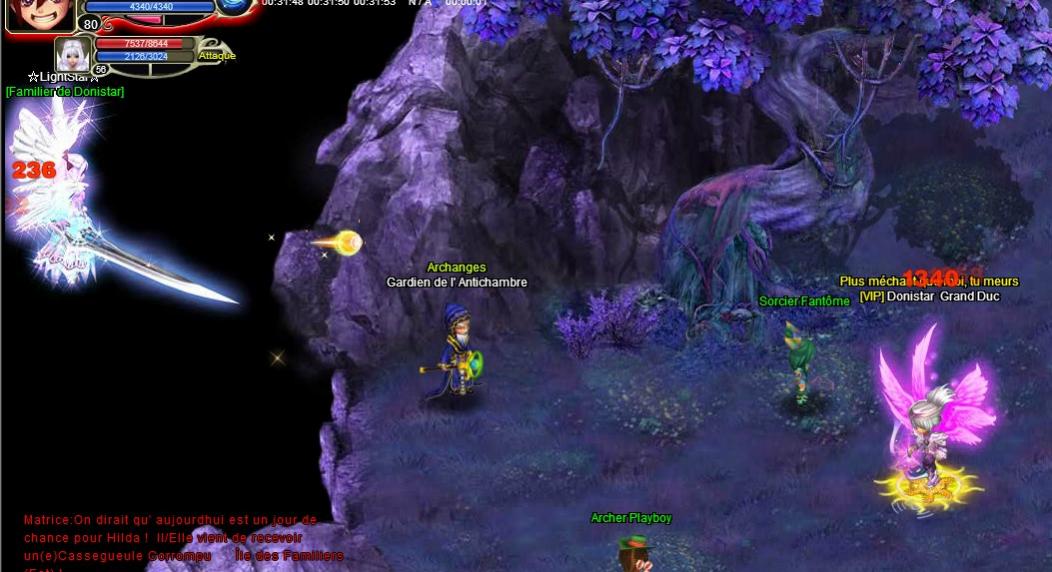Select the white-haired familiar portrait
The height and width of the screenshot is (572, 1052).
(x=72, y=54)
